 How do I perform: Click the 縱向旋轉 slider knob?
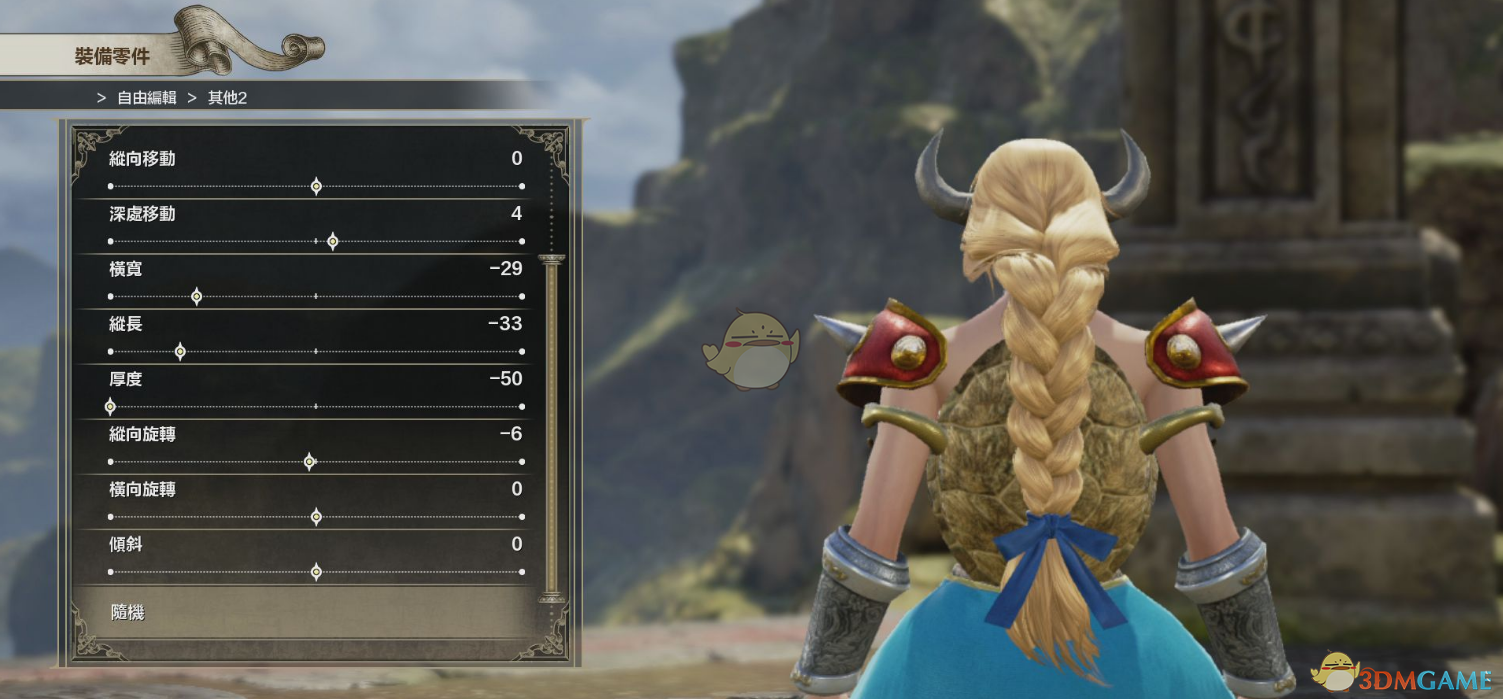(309, 461)
